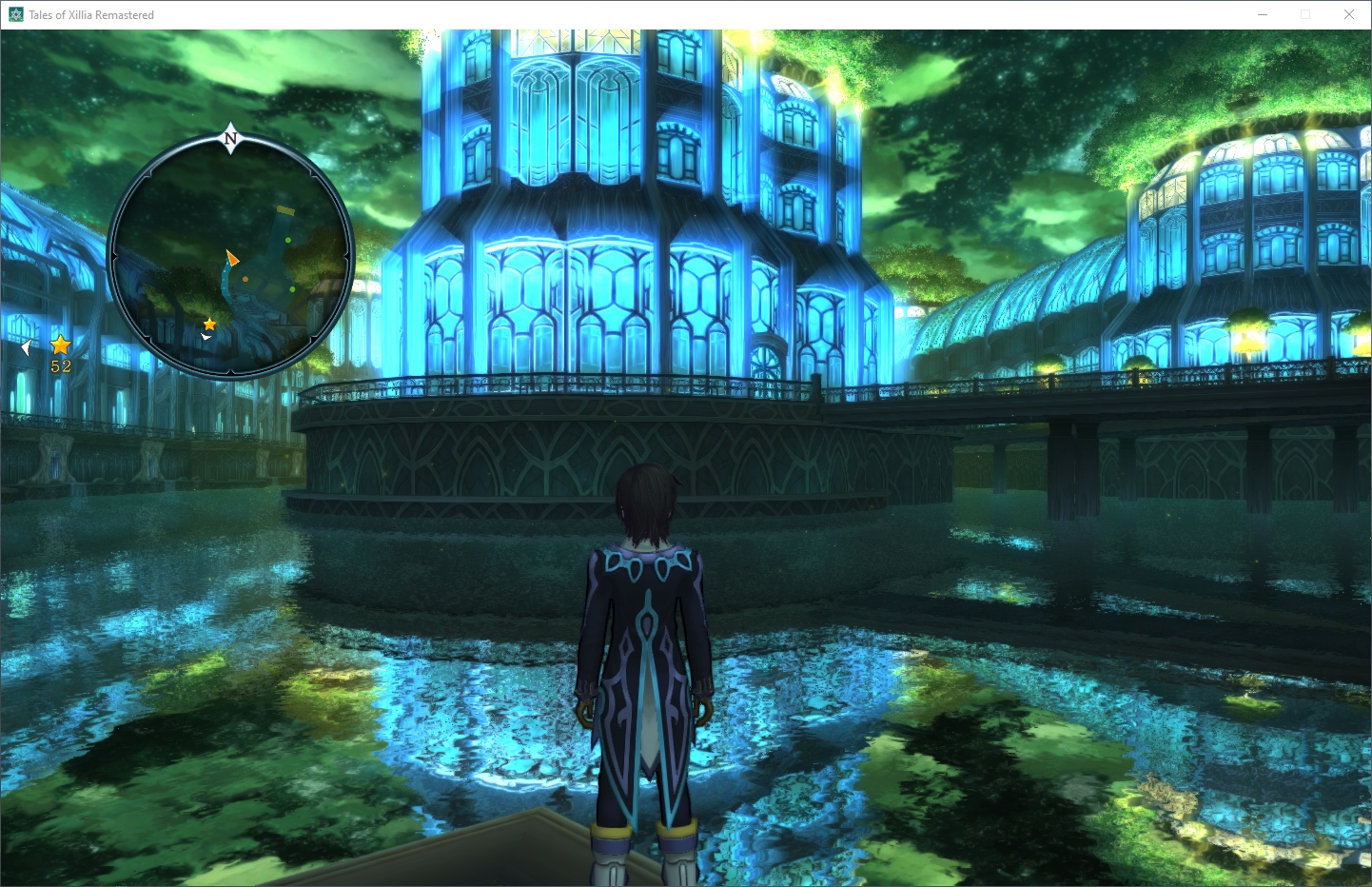
Task: Select the gold star marker inside minimap
Action: (209, 325)
